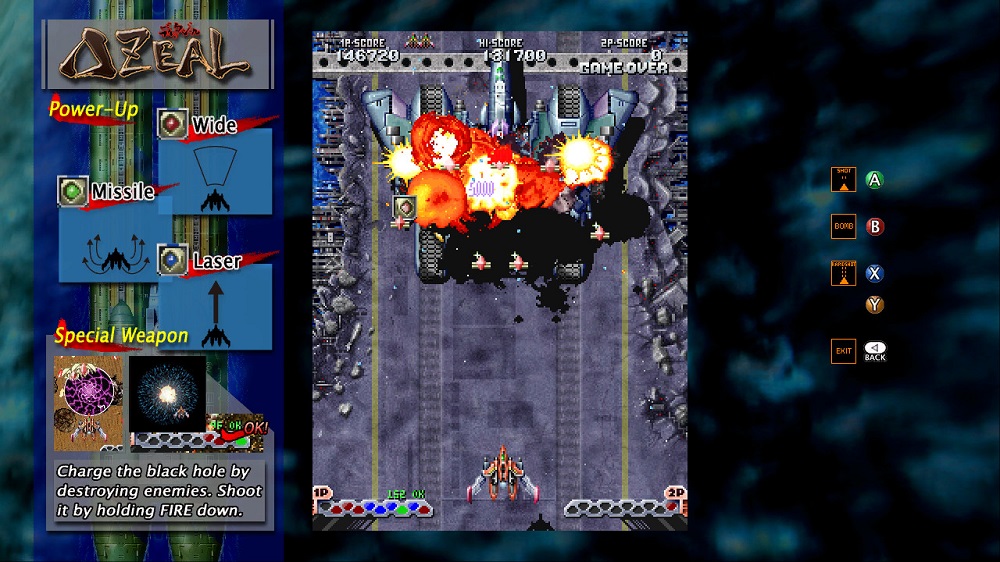Select the blue Laser power-up icon
1000x562 pixels.
(x=173, y=260)
